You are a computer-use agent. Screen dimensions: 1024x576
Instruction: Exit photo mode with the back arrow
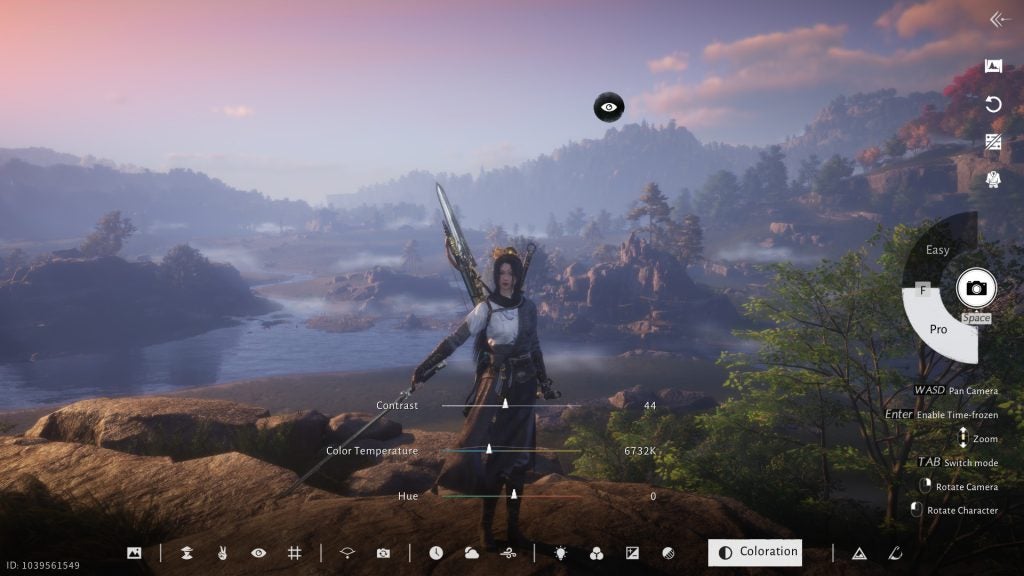pyautogui.click(x=998, y=20)
